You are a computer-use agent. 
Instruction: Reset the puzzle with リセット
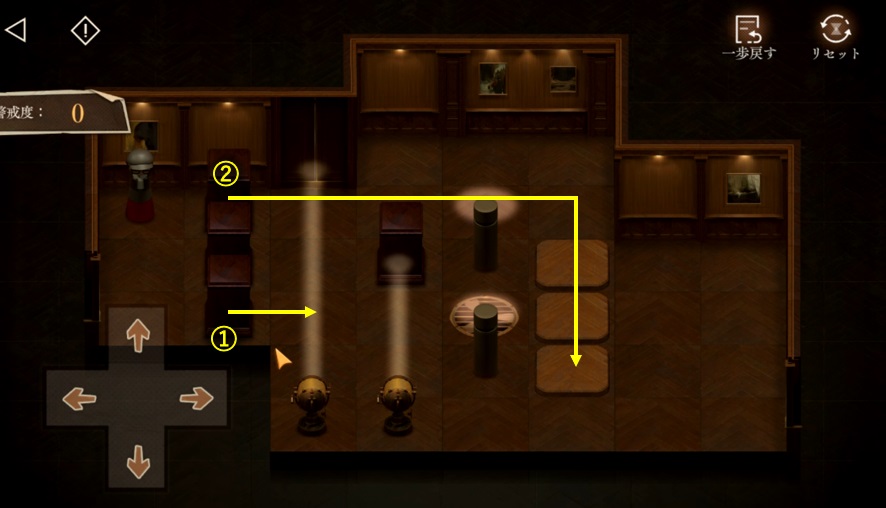point(835,36)
